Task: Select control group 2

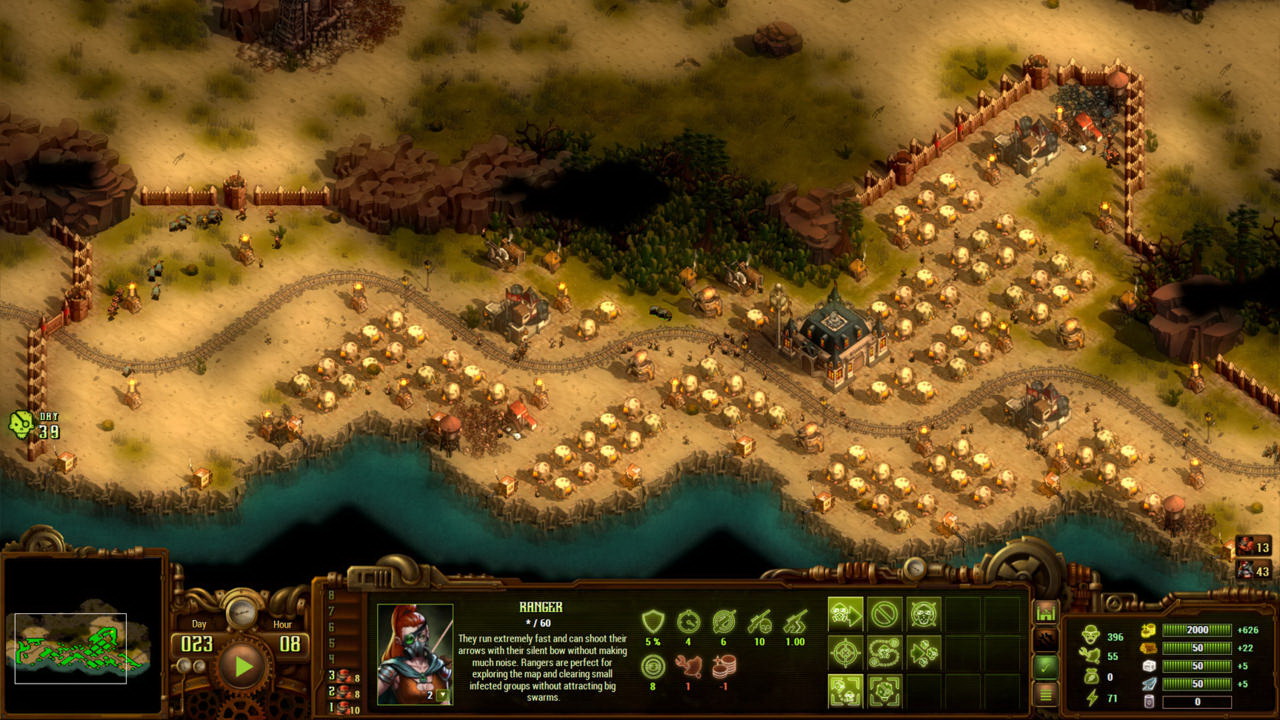Action: click(344, 693)
